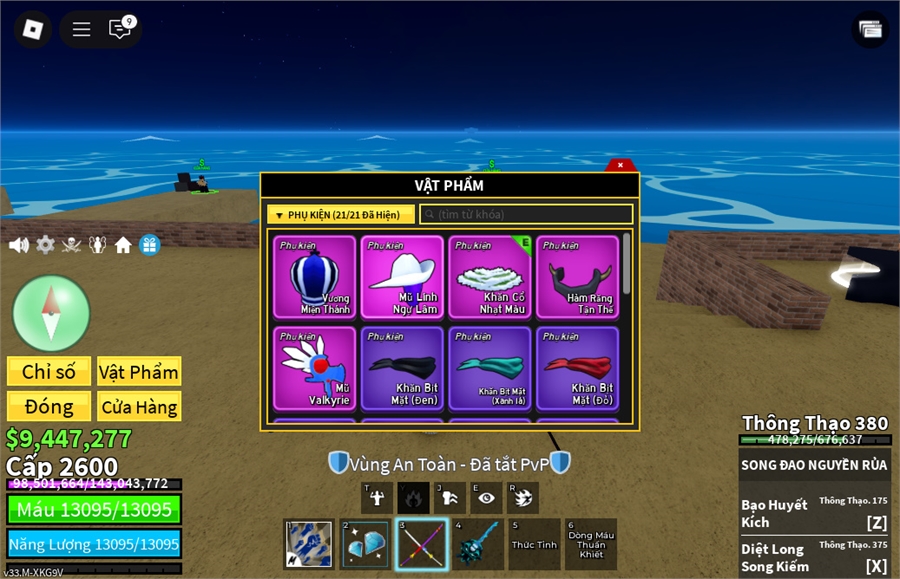
Task: Choose the black Khăn Bịt Mắt (Đen)
Action: 402,368
